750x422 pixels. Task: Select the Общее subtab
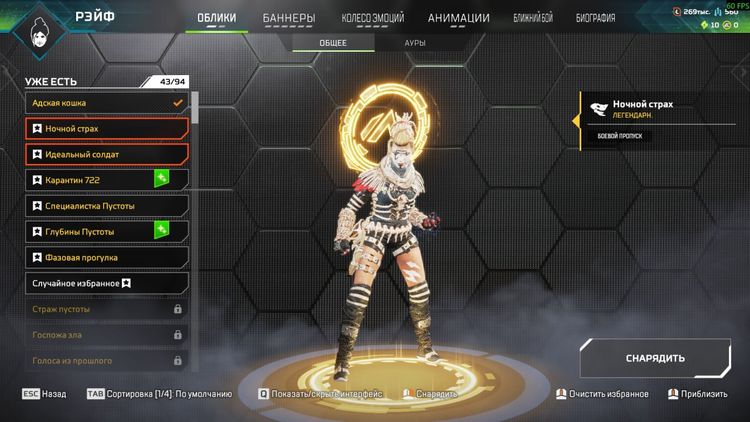[333, 44]
